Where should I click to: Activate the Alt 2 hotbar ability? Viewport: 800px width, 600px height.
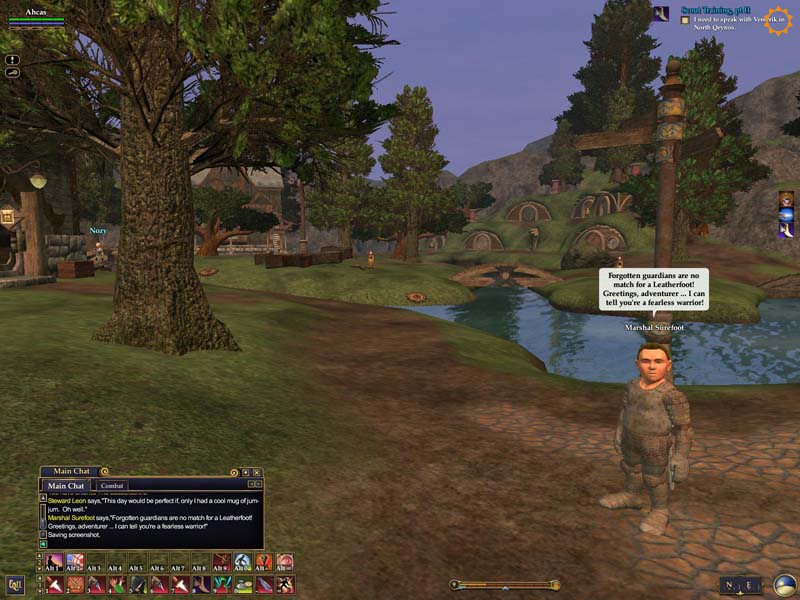point(75,562)
